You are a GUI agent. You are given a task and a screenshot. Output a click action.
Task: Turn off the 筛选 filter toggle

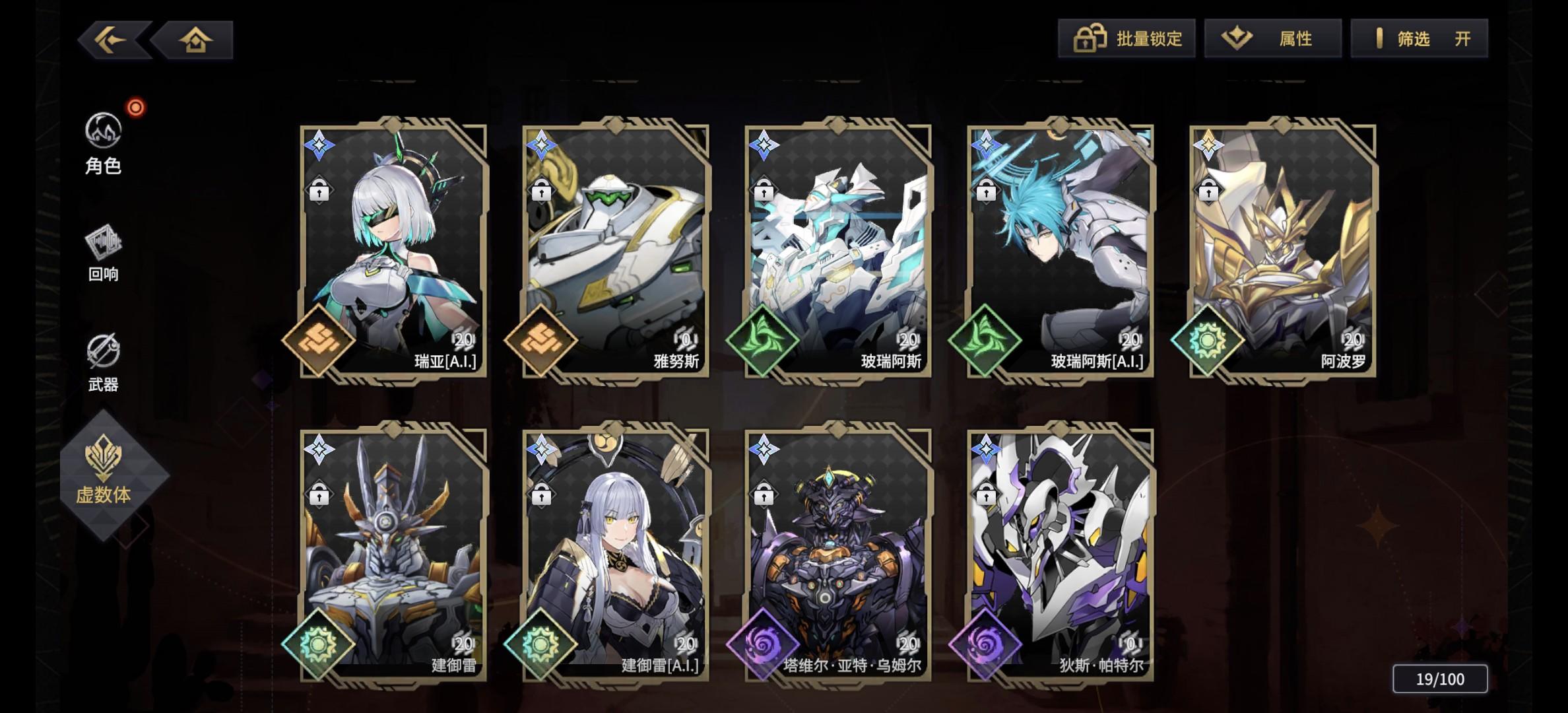coord(1419,39)
